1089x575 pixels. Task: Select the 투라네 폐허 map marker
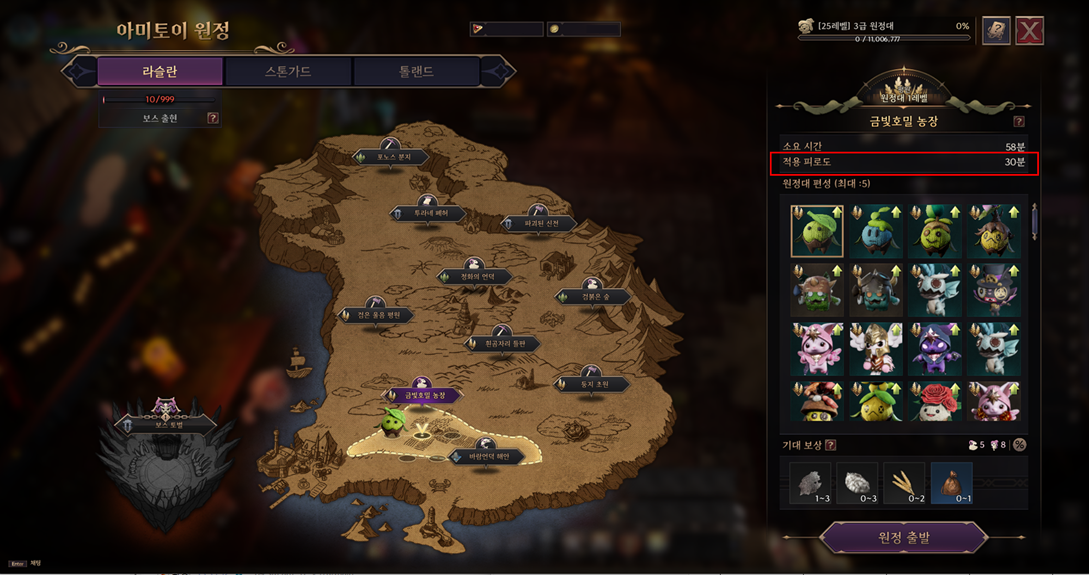426,213
